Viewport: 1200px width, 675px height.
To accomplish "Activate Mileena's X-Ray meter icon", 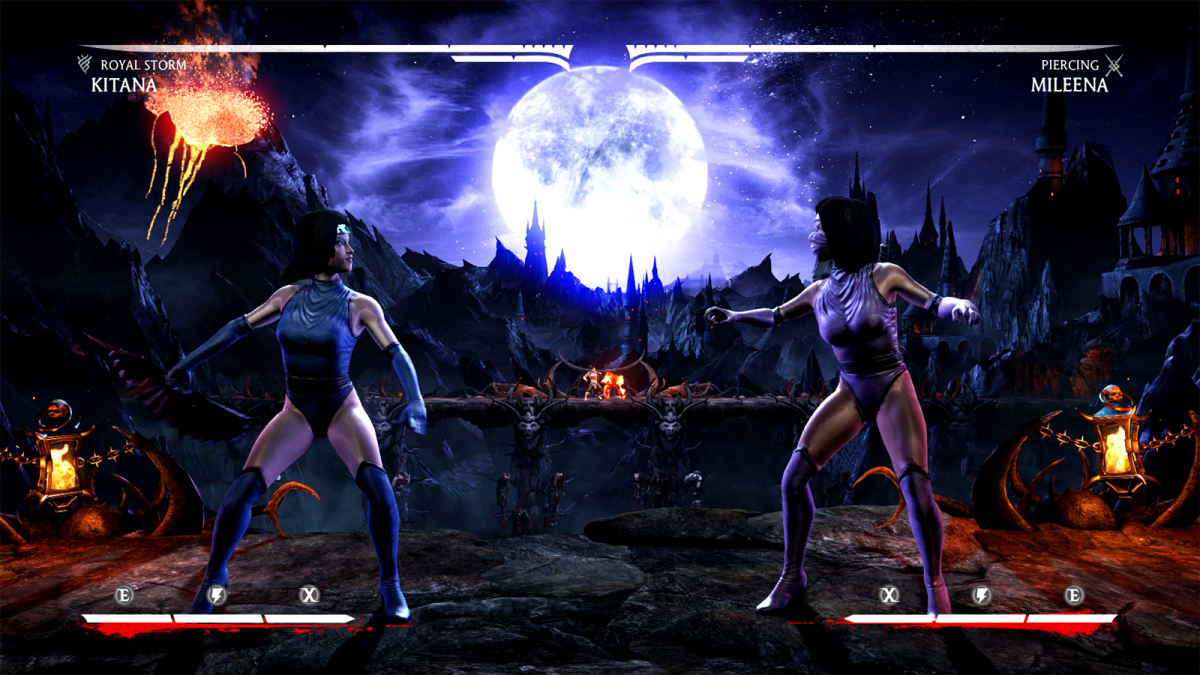I will [889, 596].
